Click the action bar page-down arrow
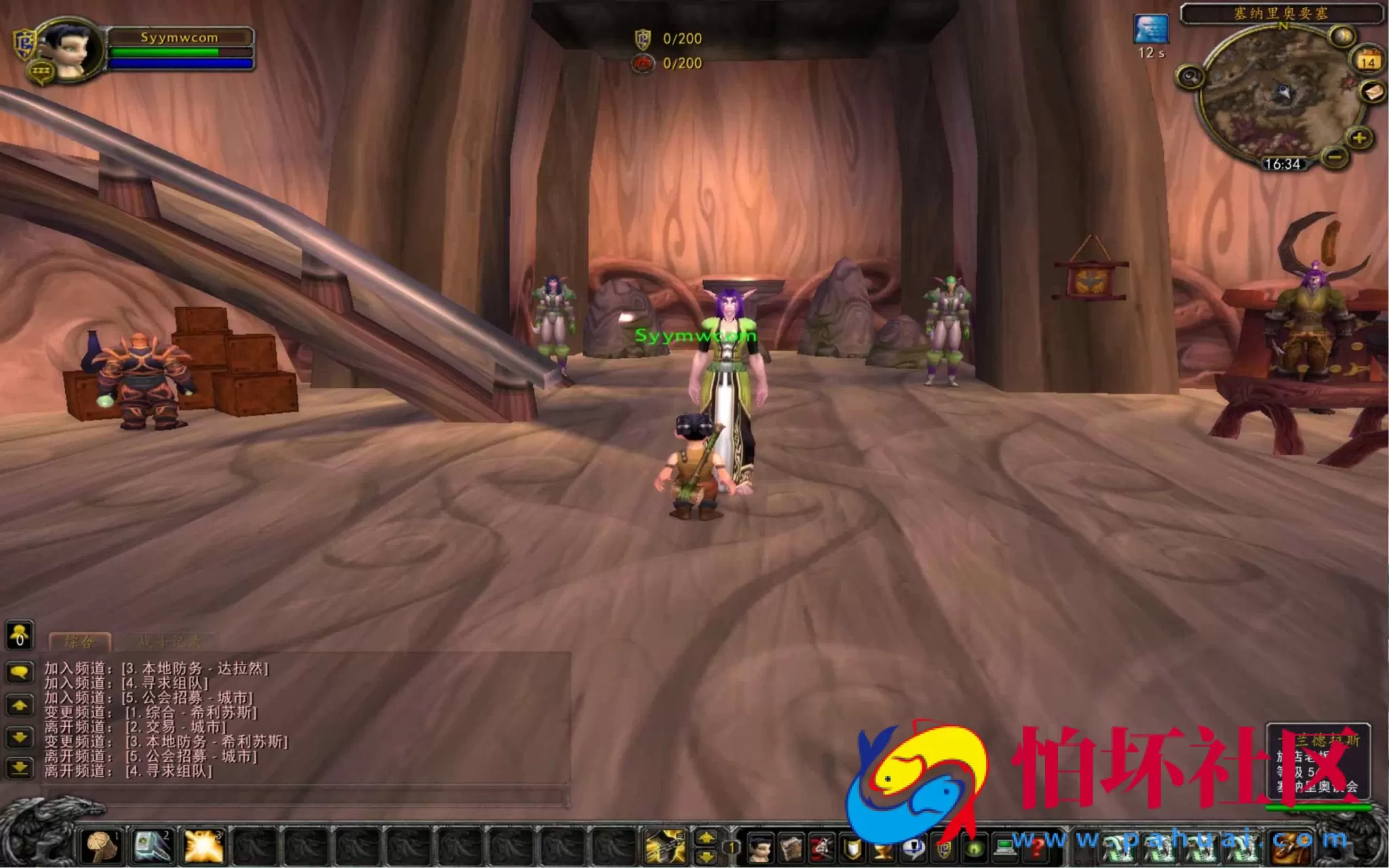Screen dimensions: 1389x868 [706, 857]
